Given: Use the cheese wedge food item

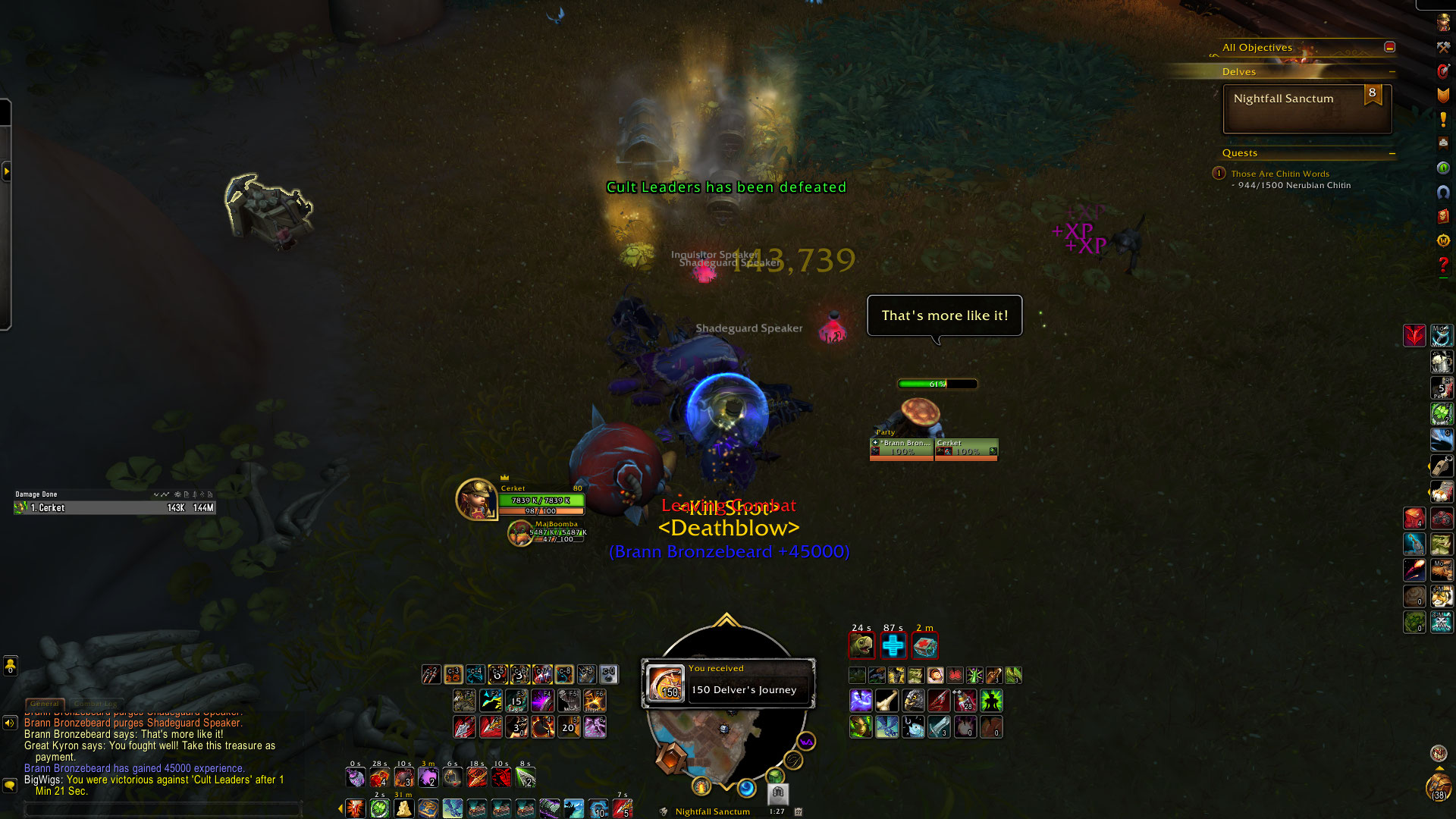Looking at the screenshot, I should click(403, 808).
